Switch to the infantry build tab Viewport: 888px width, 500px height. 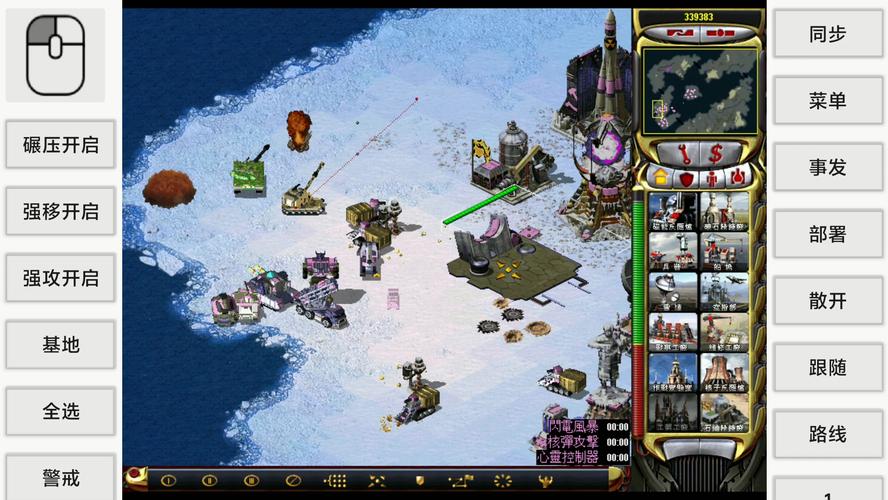(711, 178)
